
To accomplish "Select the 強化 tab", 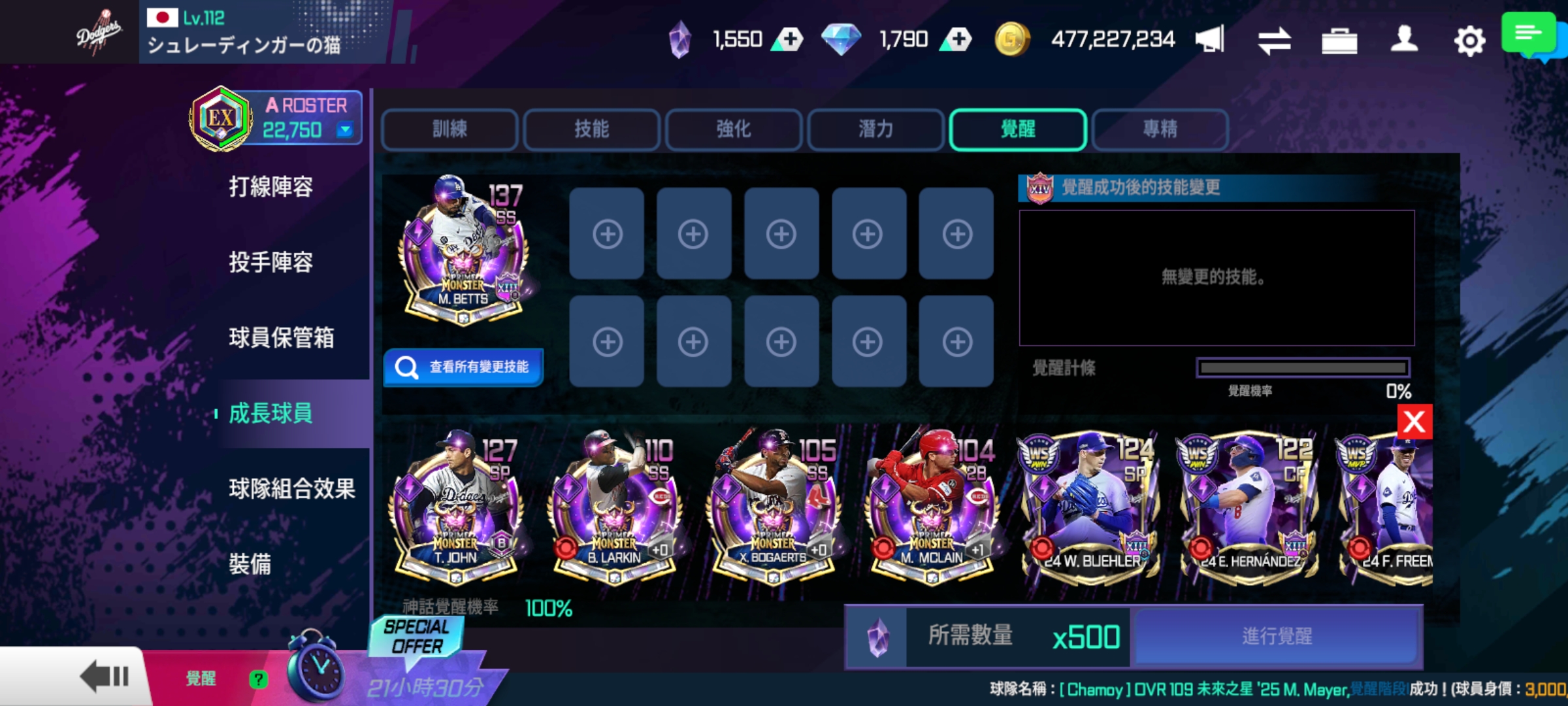I will click(733, 129).
